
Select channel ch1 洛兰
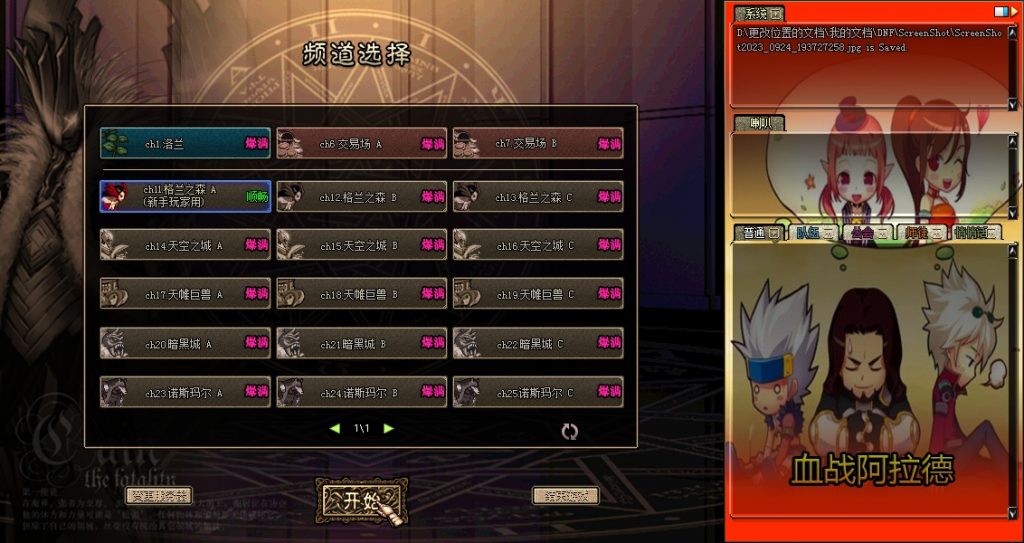click(185, 144)
